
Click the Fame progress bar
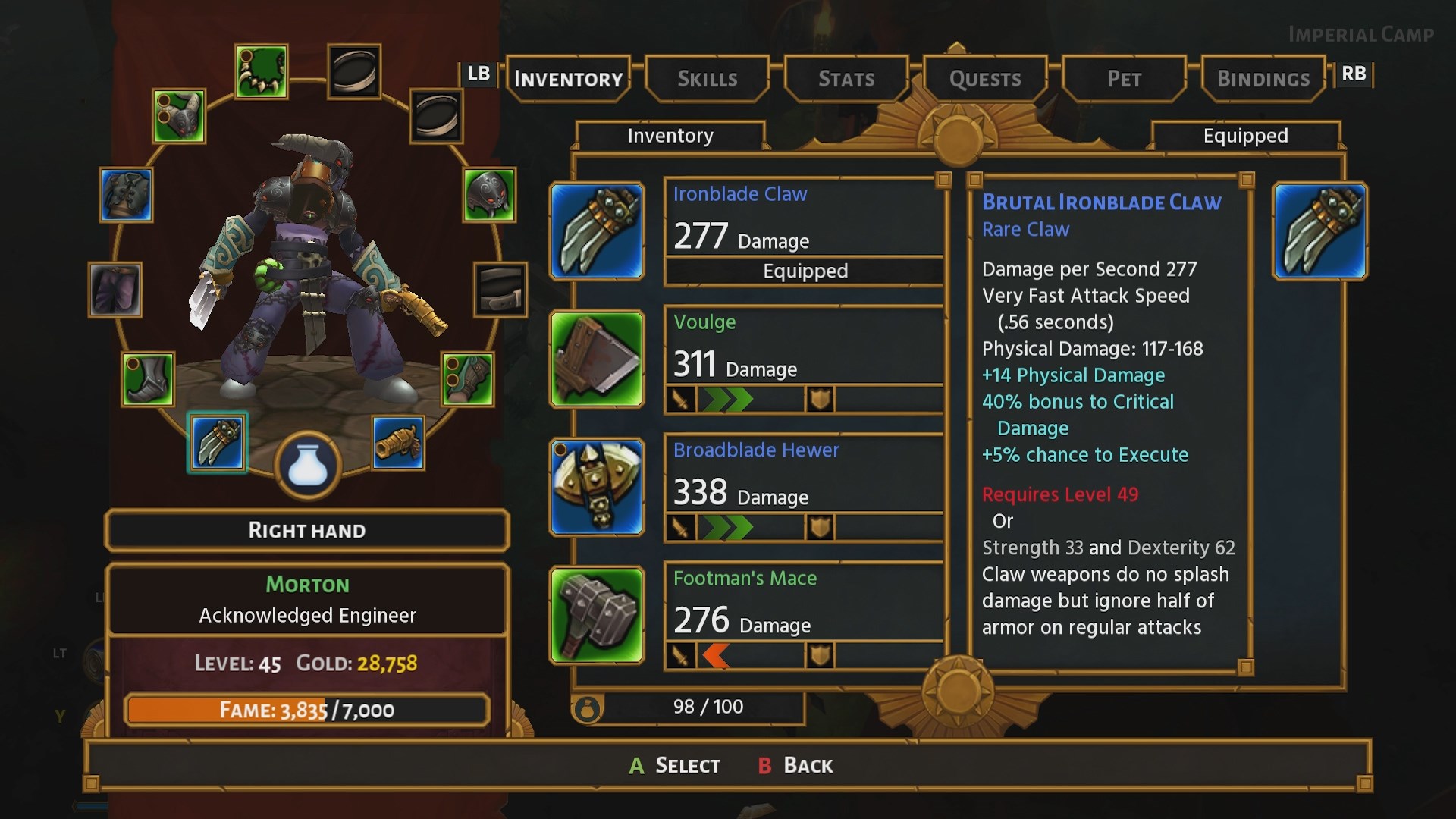coord(306,711)
